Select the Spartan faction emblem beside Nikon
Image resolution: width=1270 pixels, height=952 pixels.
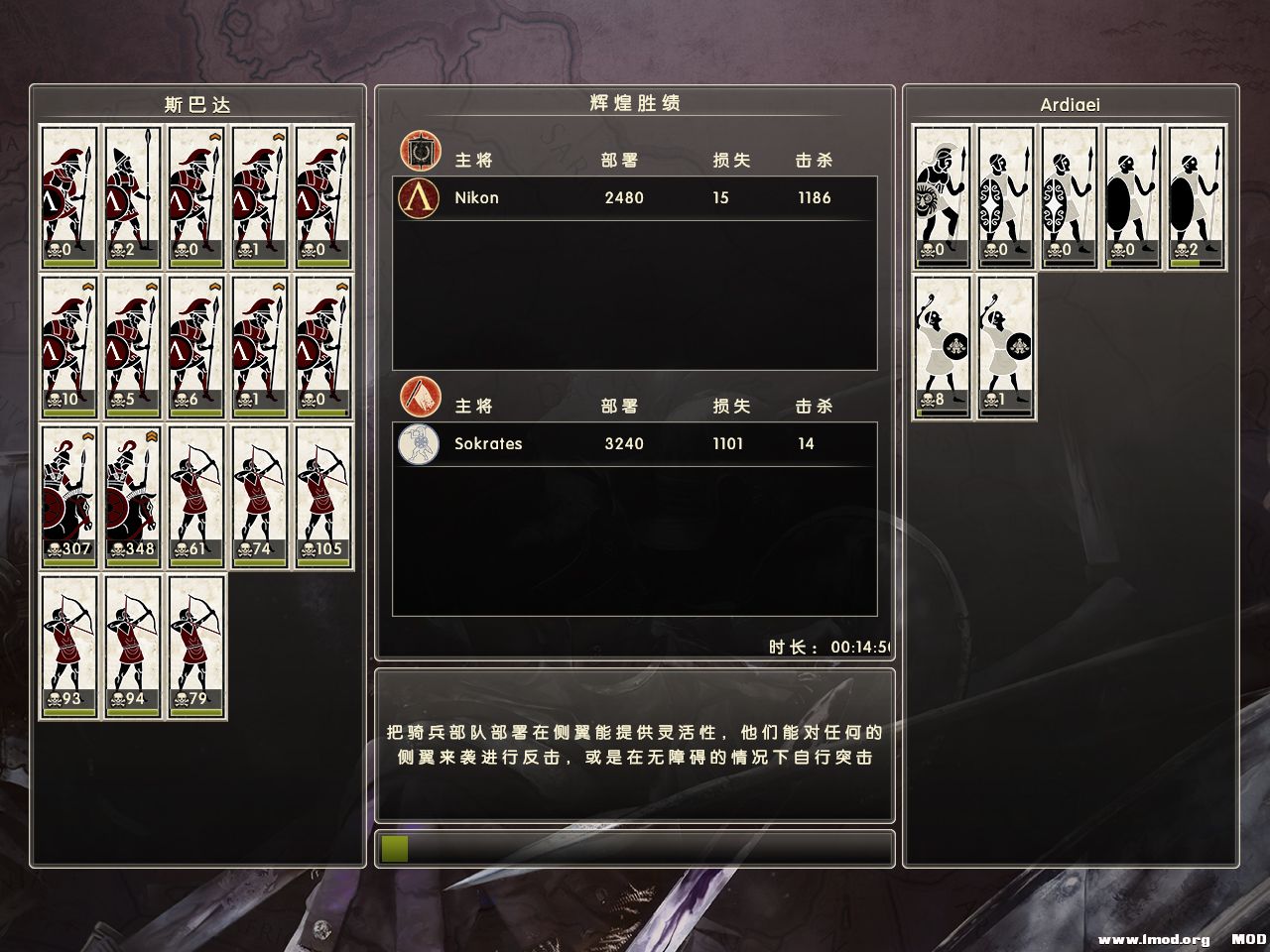[x=418, y=197]
